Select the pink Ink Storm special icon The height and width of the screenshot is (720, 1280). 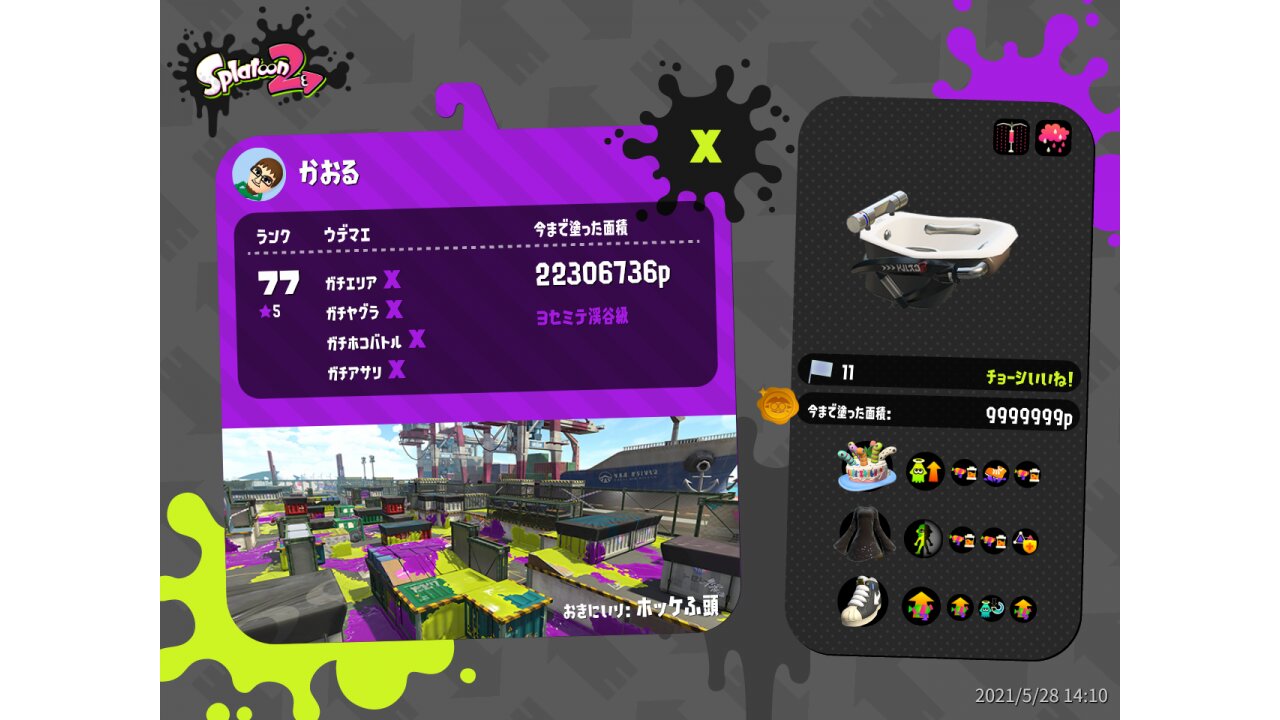coord(1053,137)
